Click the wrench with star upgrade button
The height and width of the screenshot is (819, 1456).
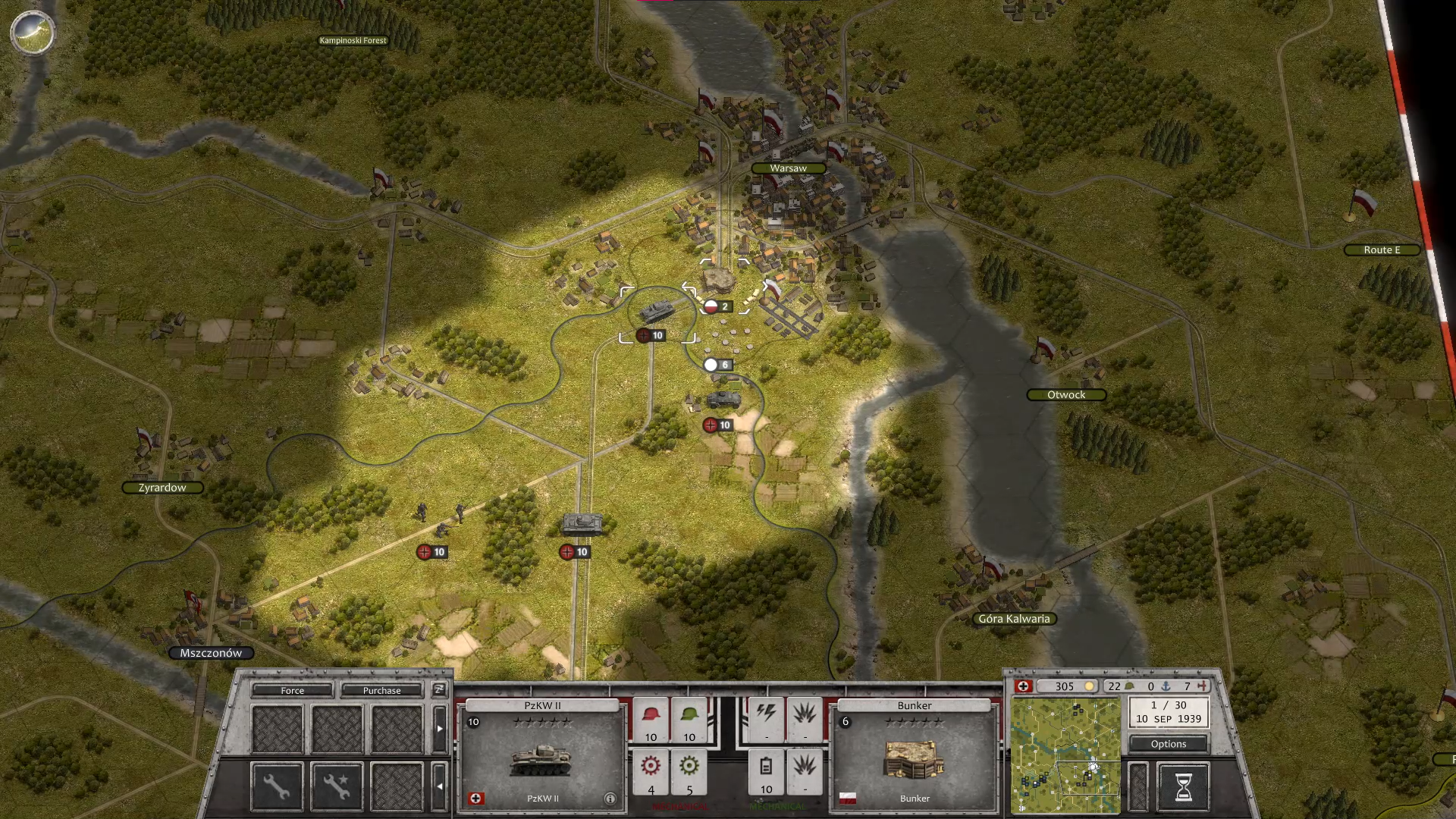point(337,786)
